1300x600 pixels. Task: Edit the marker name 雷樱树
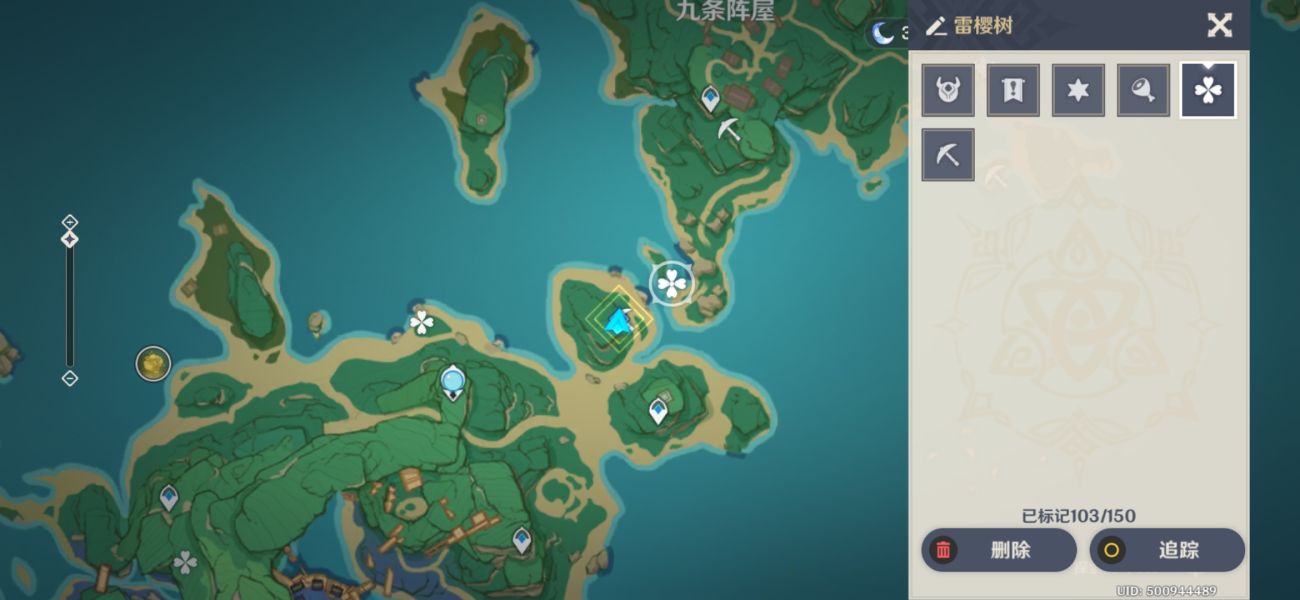pyautogui.click(x=936, y=27)
